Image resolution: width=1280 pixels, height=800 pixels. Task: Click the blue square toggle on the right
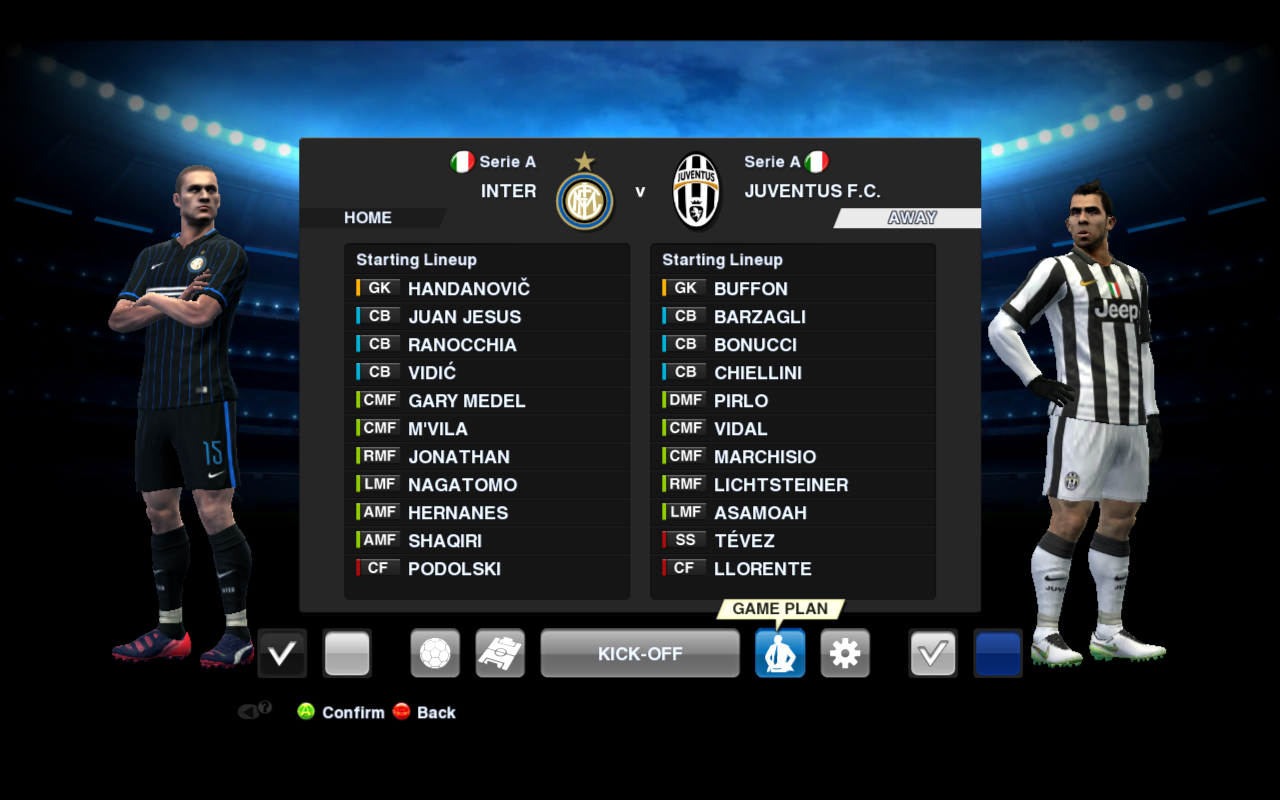(x=997, y=653)
